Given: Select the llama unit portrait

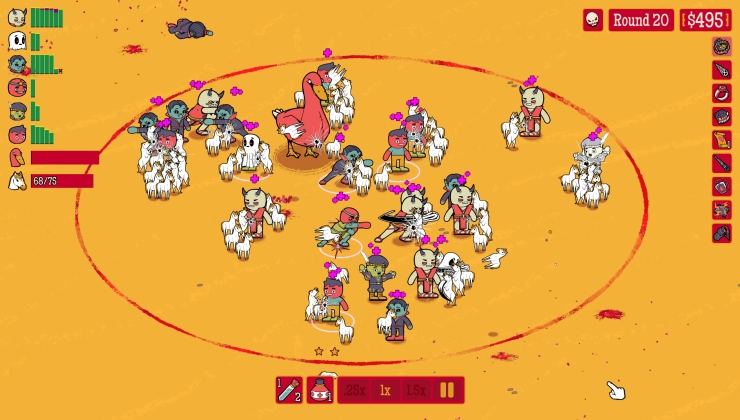Looking at the screenshot, I should click(17, 181).
